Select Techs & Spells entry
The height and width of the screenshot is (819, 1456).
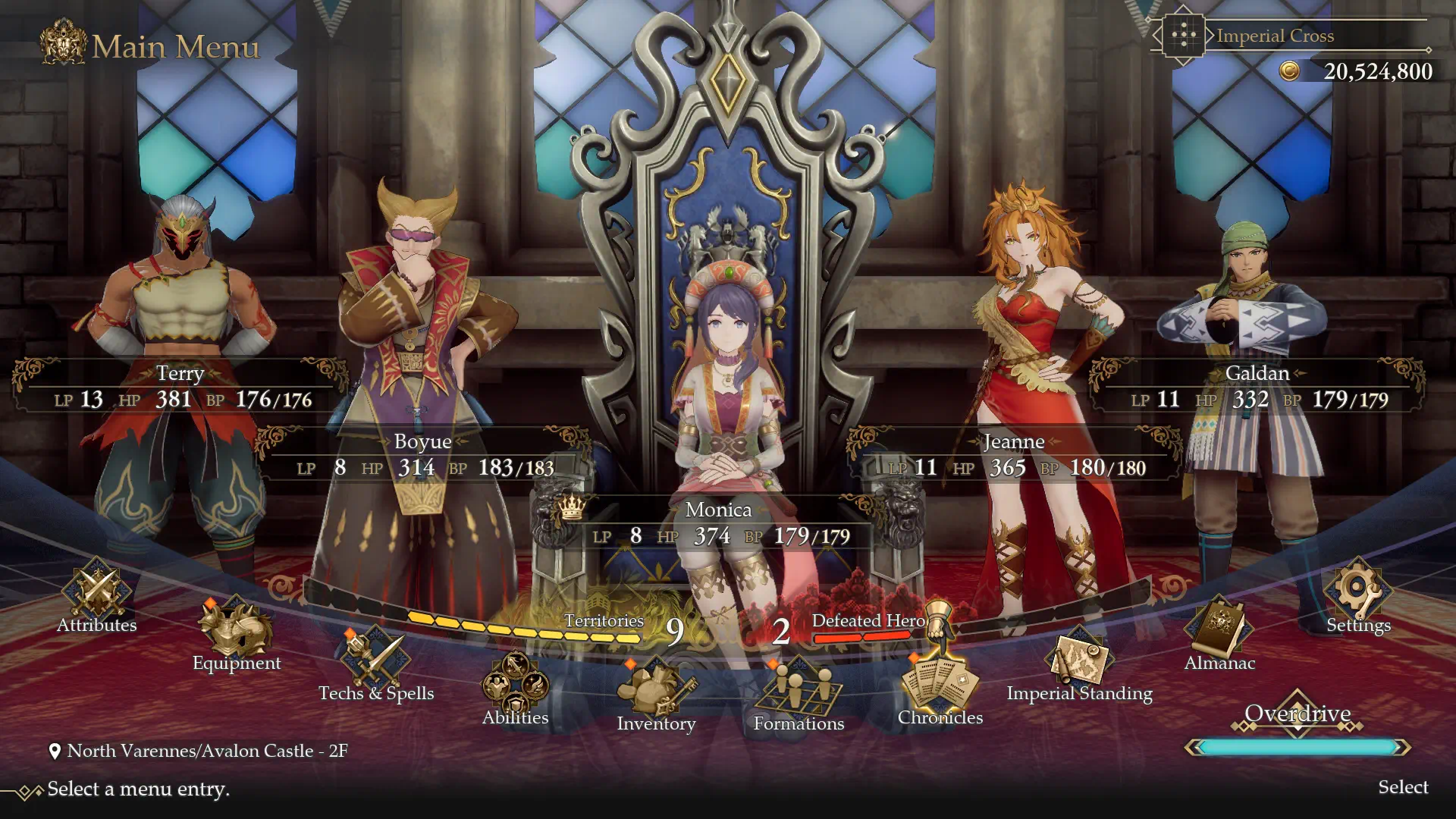(375, 664)
